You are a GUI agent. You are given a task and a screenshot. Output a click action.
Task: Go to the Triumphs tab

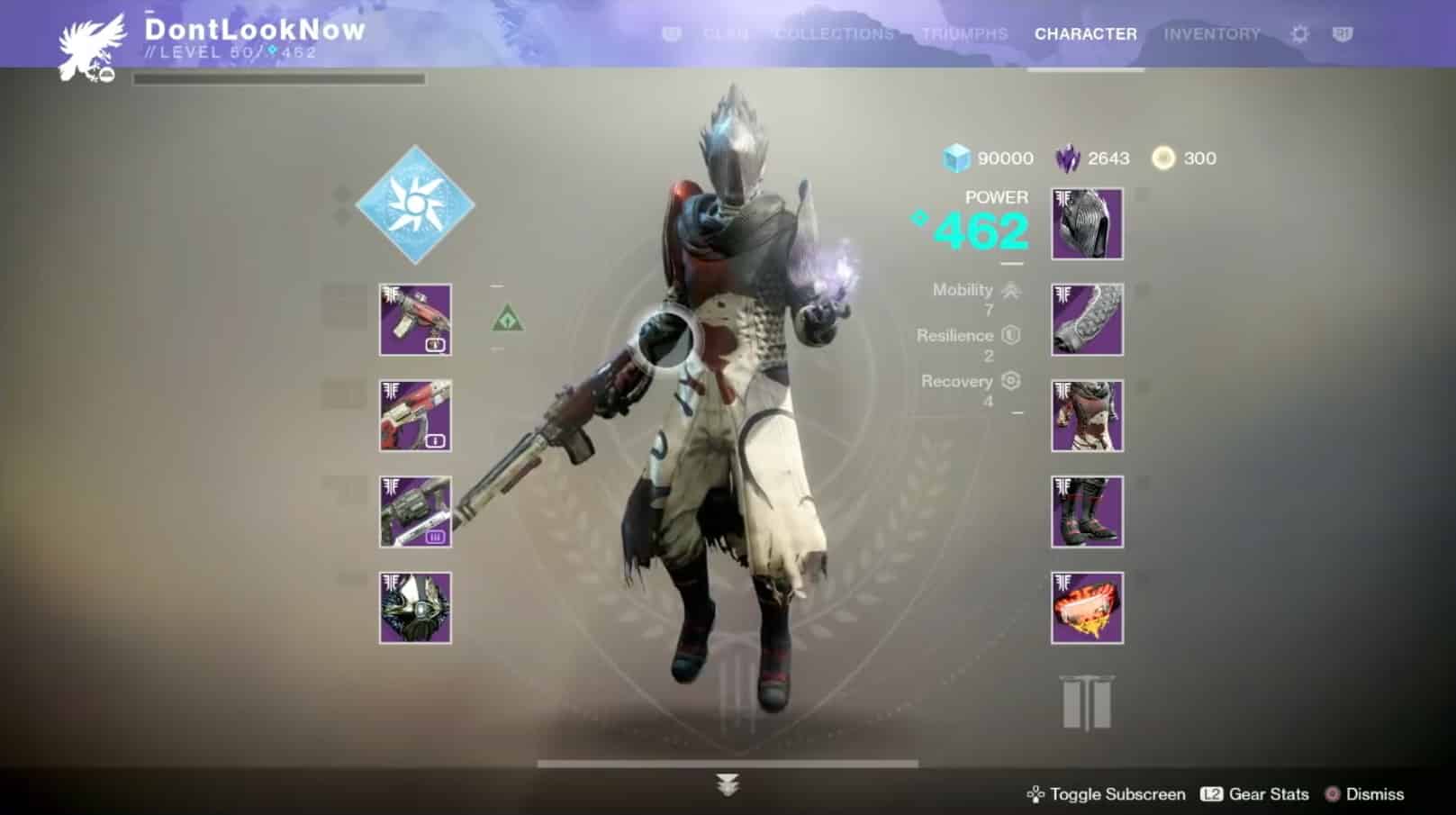[964, 34]
